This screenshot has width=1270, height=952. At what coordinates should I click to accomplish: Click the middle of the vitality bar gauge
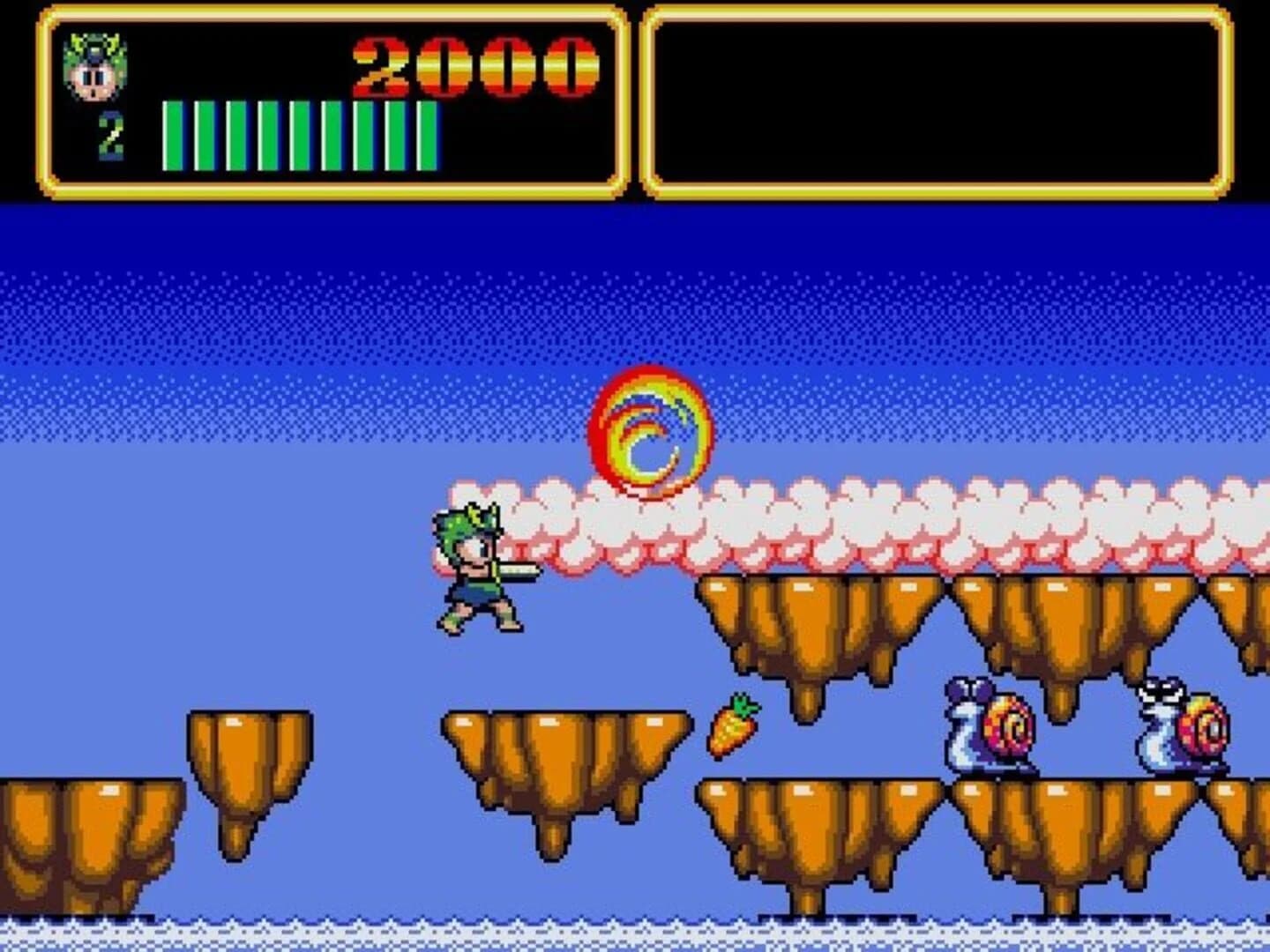point(300,132)
